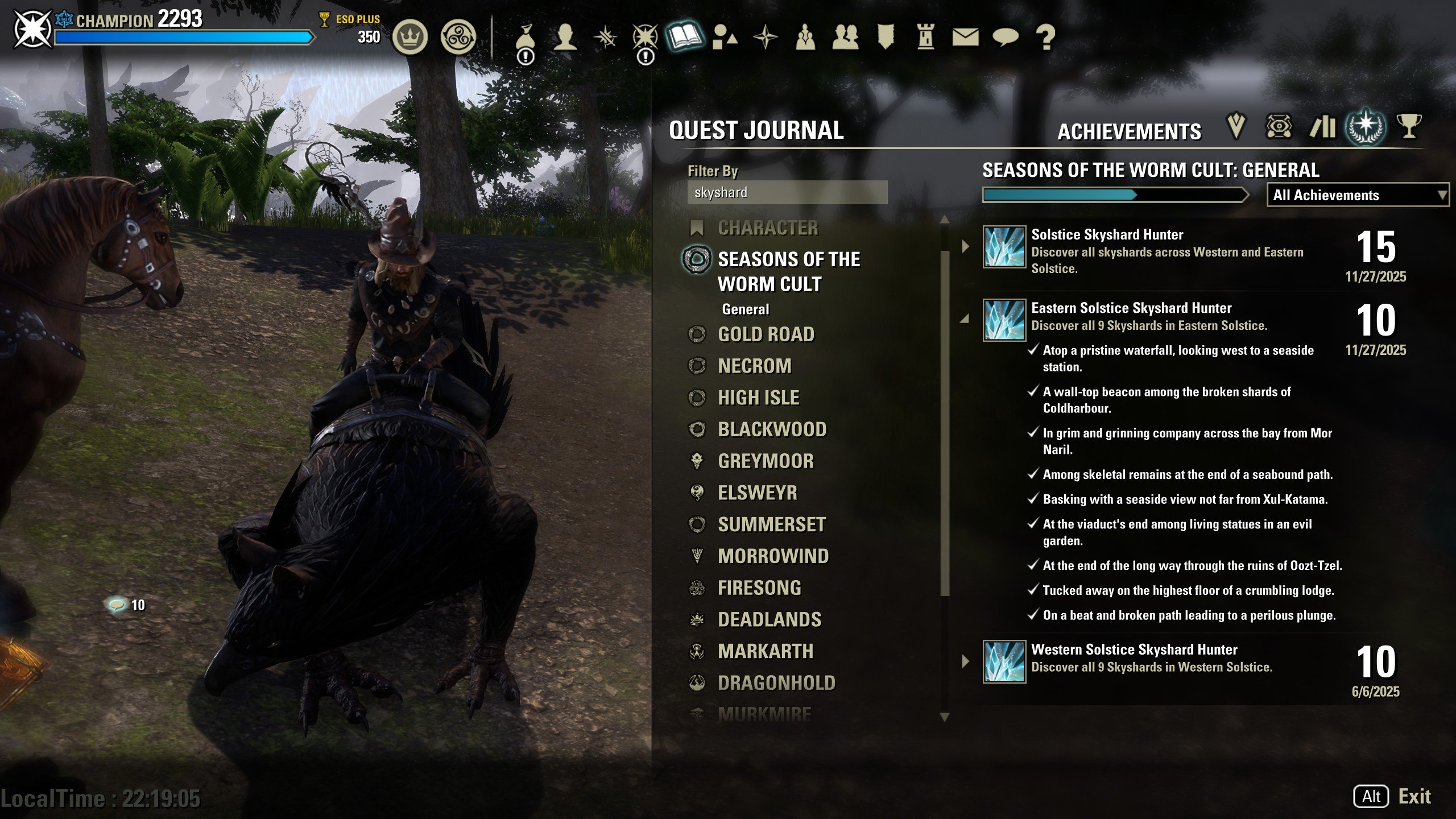Open the help question mark menu
The height and width of the screenshot is (819, 1456).
pos(1045,38)
